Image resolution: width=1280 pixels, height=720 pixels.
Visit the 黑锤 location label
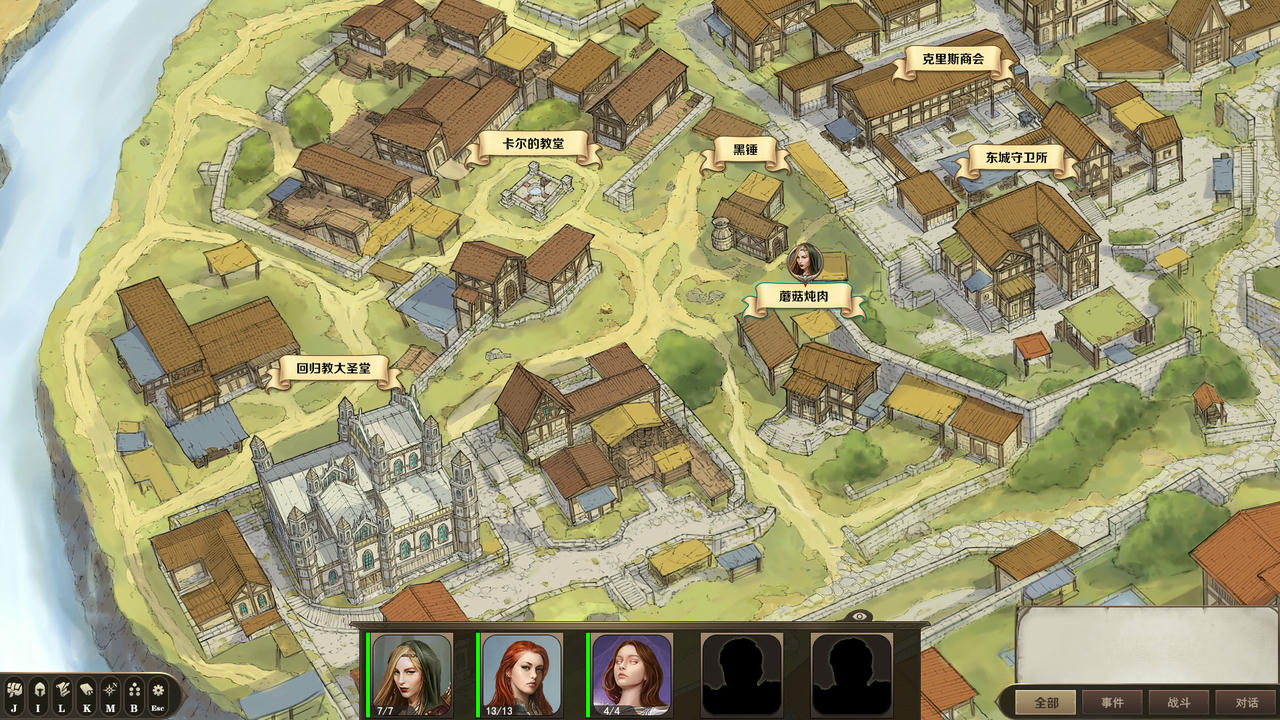(x=745, y=151)
